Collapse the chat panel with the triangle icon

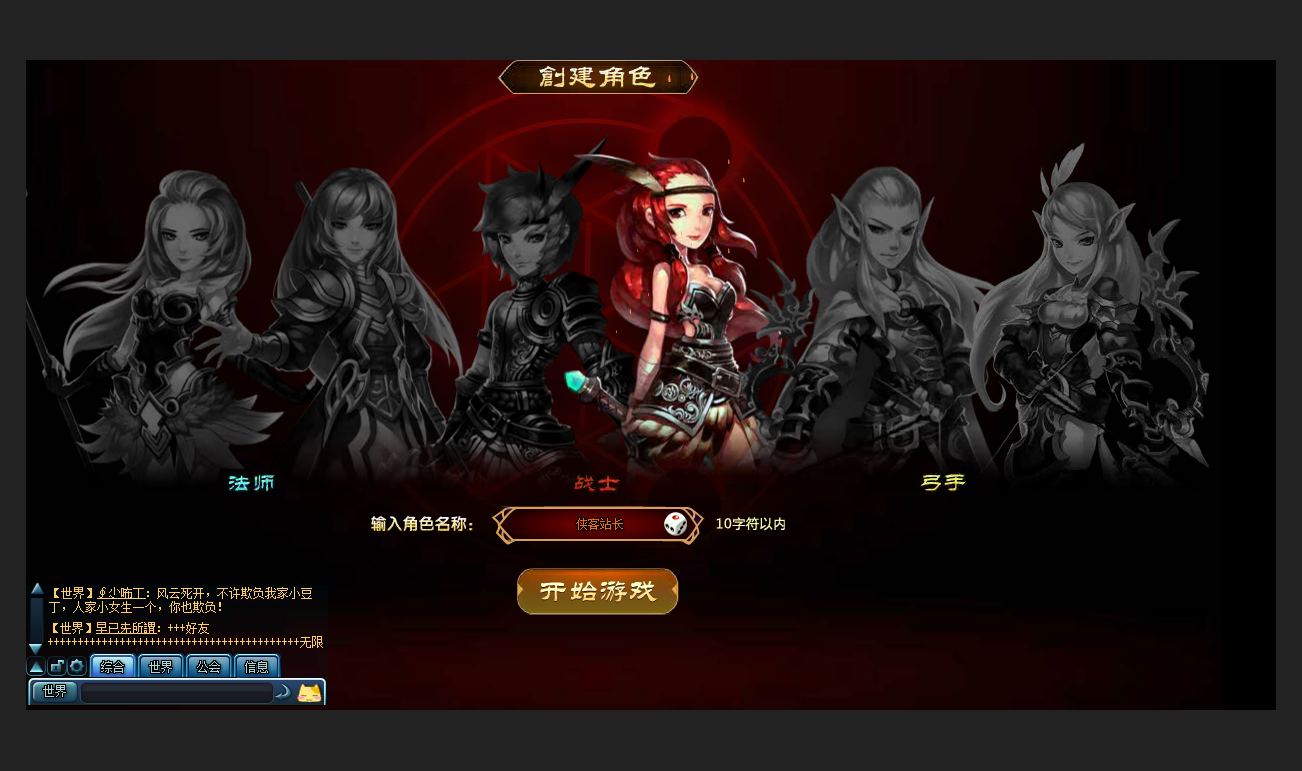36,667
